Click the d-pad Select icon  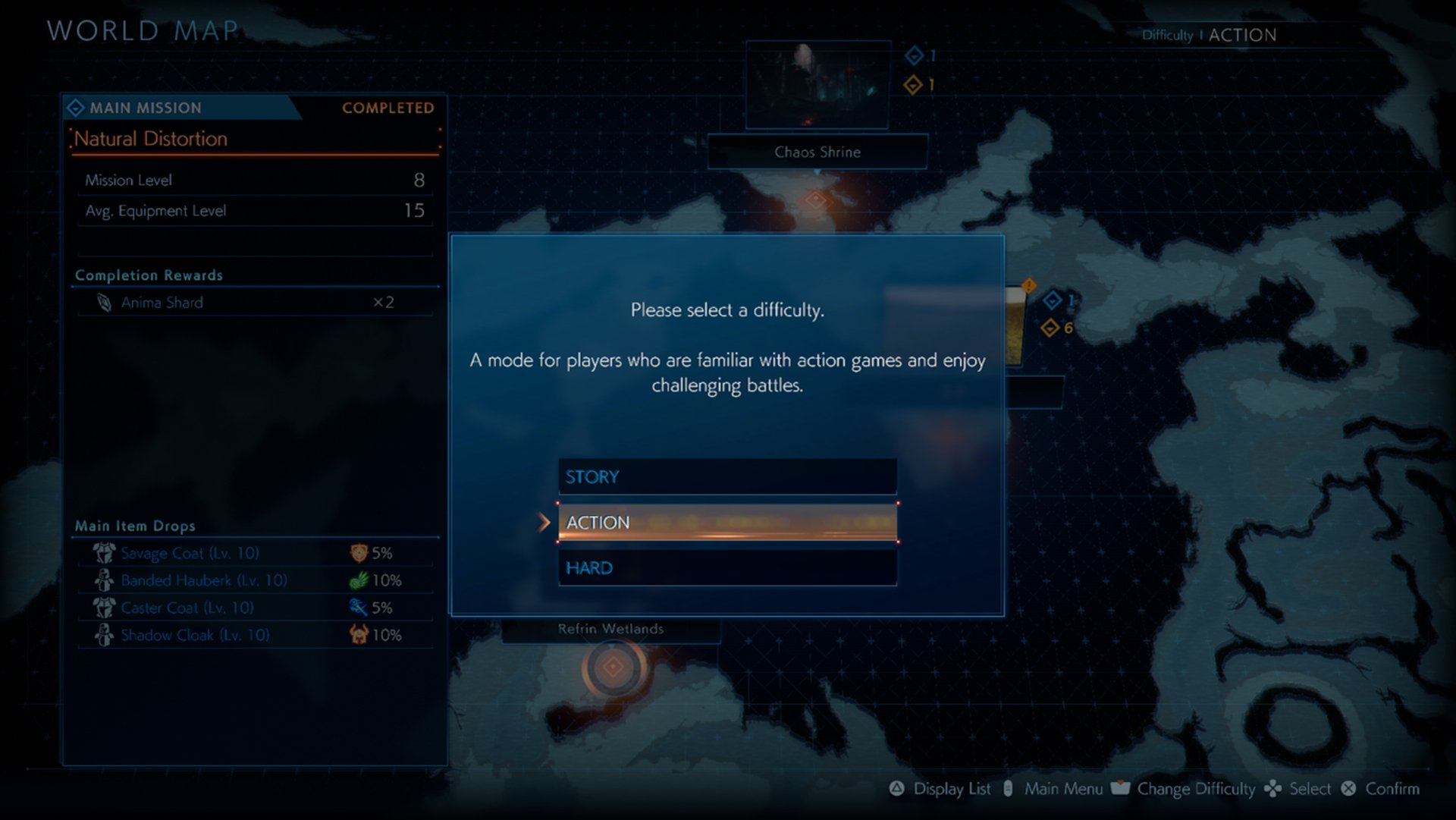[1274, 789]
